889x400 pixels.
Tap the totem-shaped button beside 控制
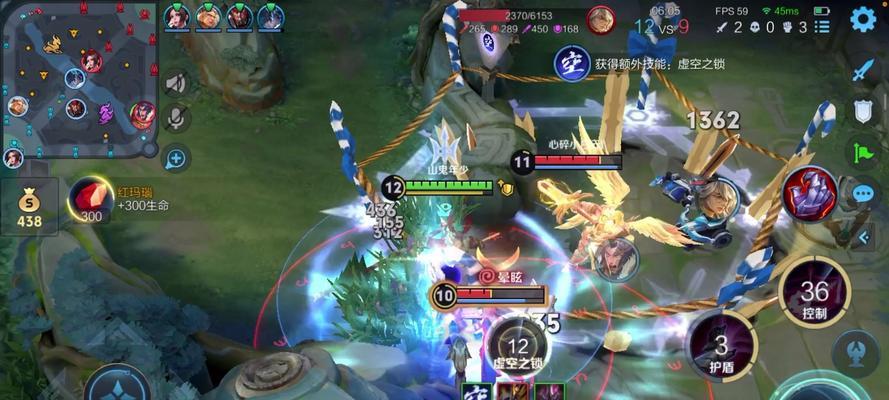click(859, 352)
